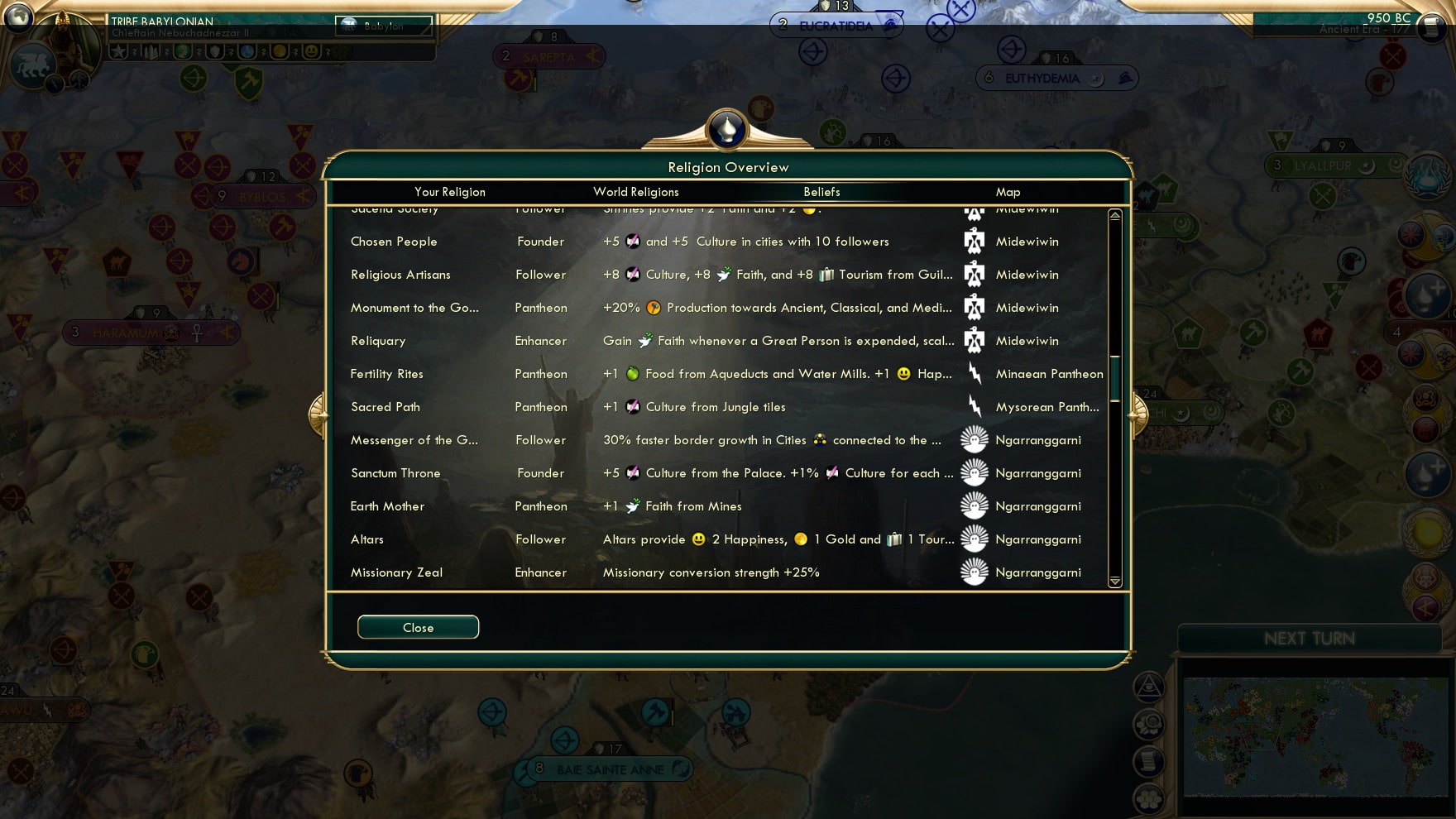Click the Midewiwin icon beside Reliquary
This screenshot has width=1456, height=819.
click(x=975, y=340)
